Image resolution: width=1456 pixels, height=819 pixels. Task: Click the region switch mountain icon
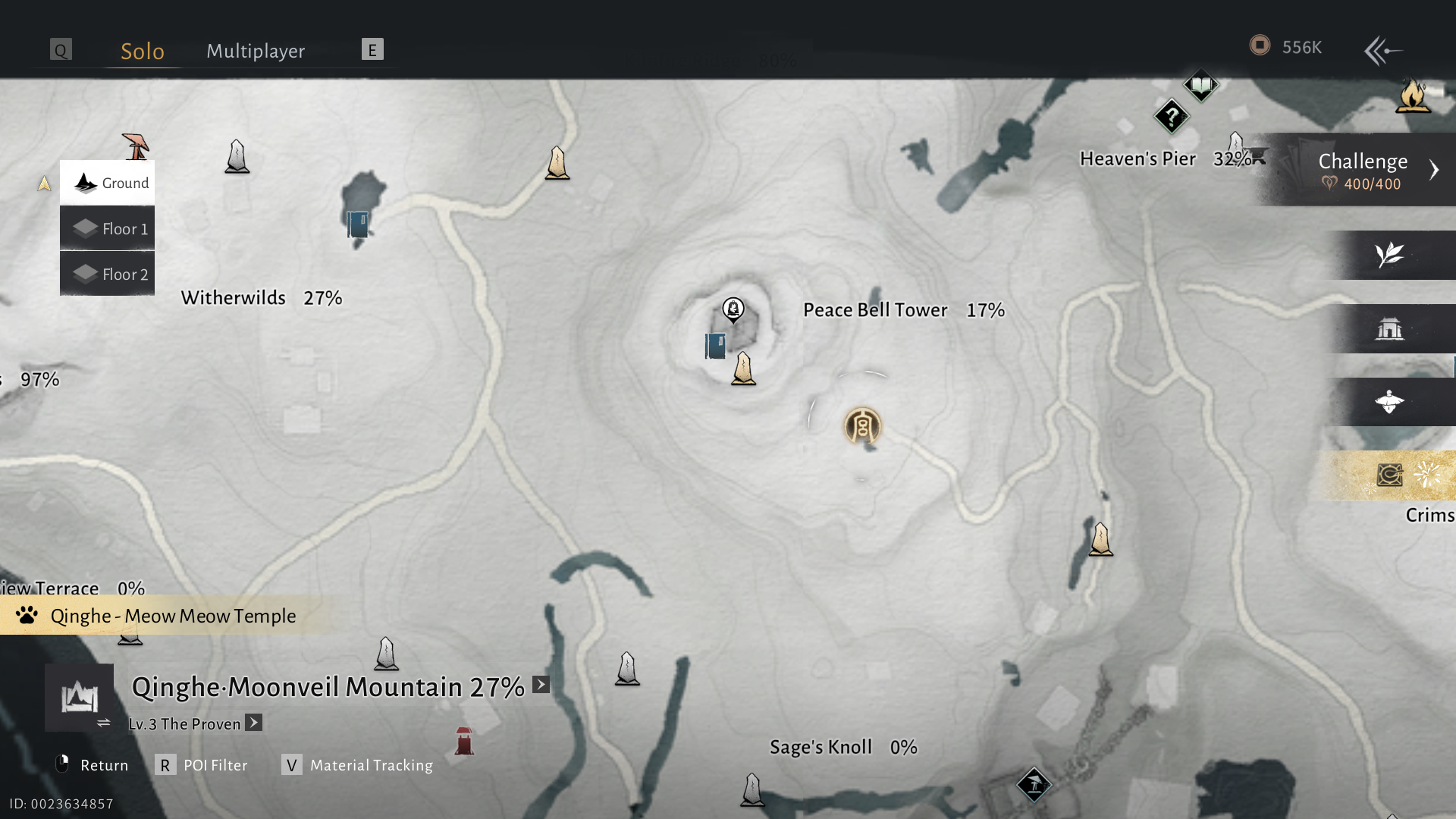[80, 698]
